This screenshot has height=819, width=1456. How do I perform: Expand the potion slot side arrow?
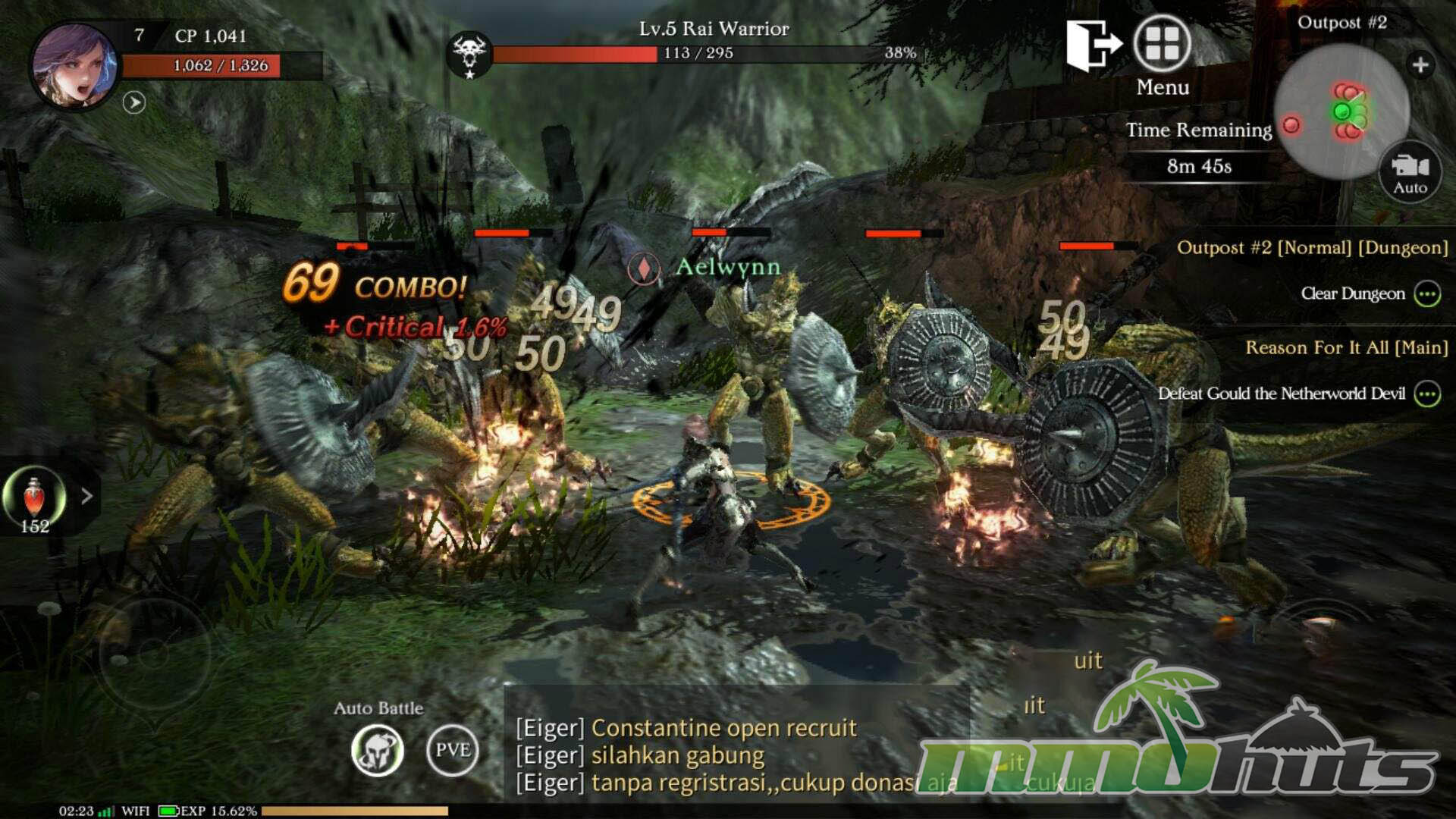tap(87, 496)
